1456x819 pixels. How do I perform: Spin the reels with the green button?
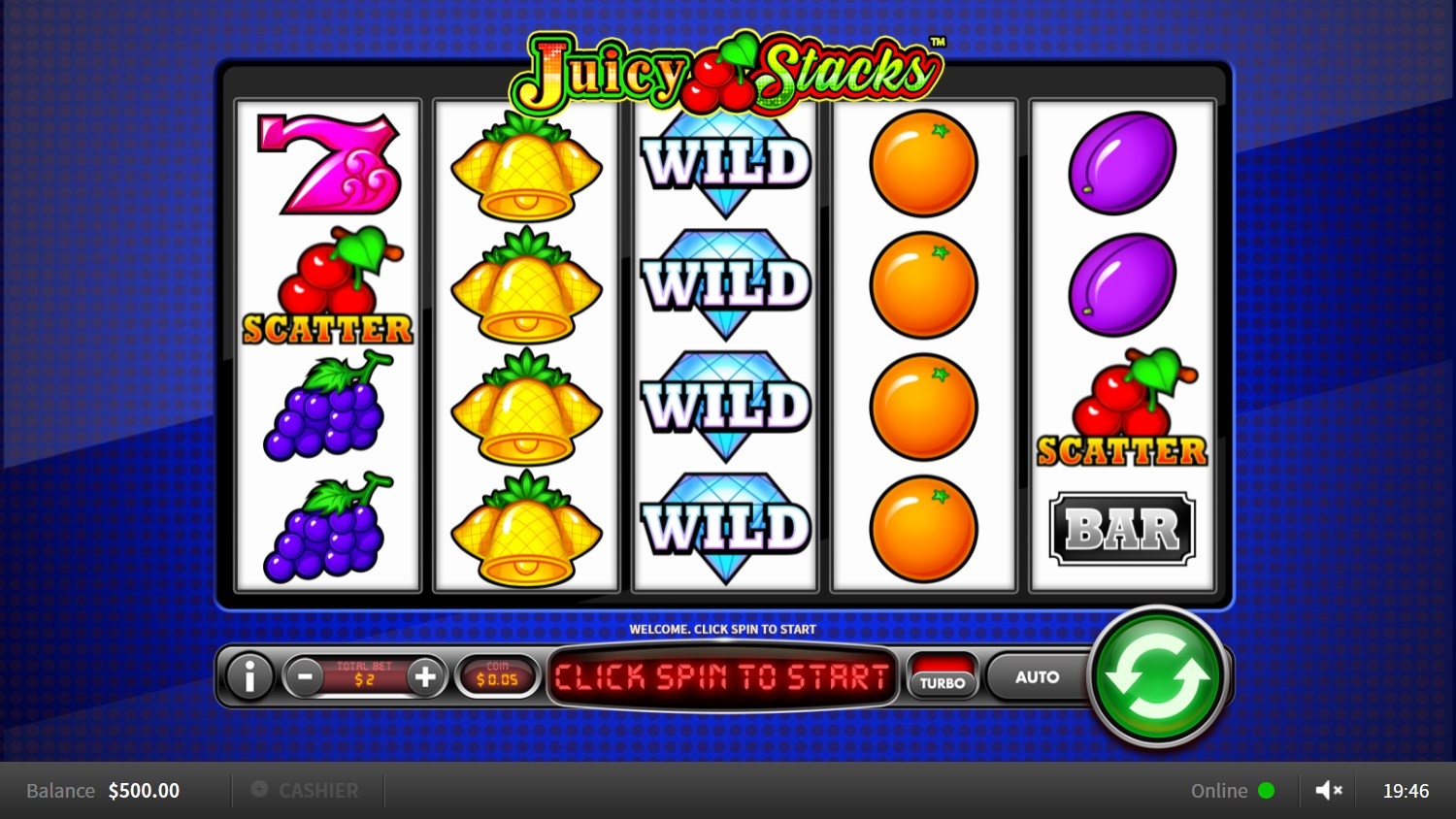(1157, 676)
